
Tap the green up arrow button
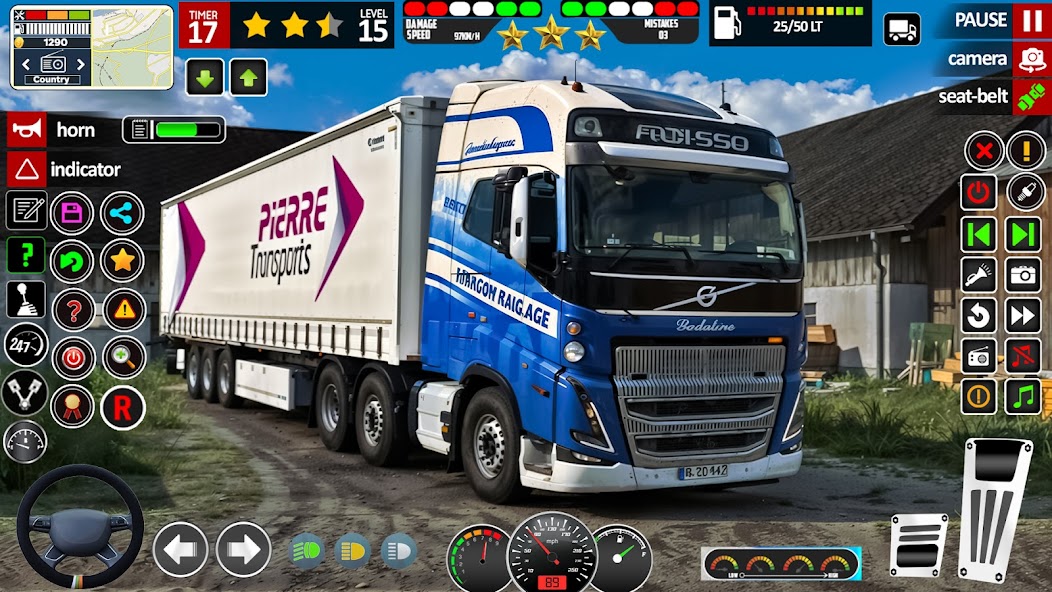[249, 77]
